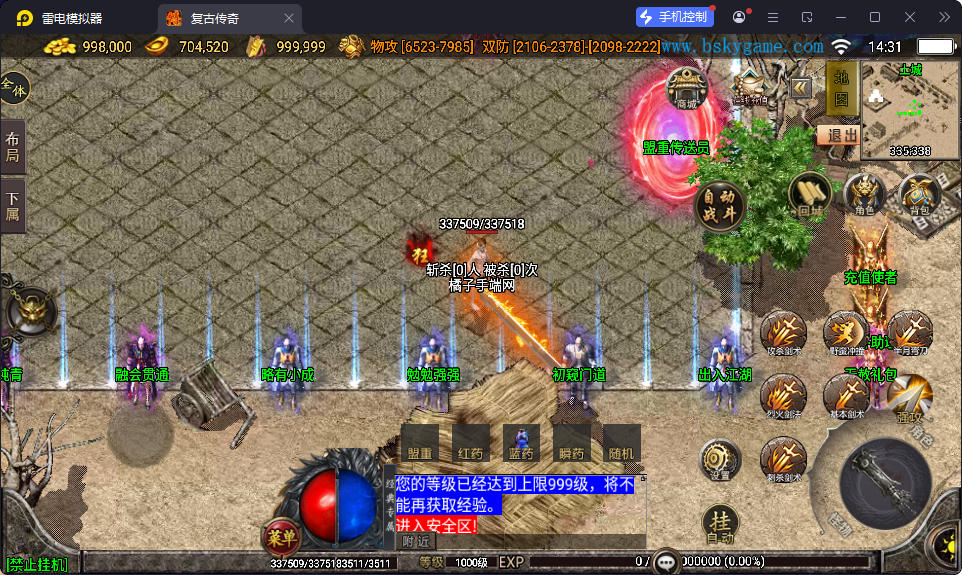
Task: Expand the minimap view
Action: point(909,109)
